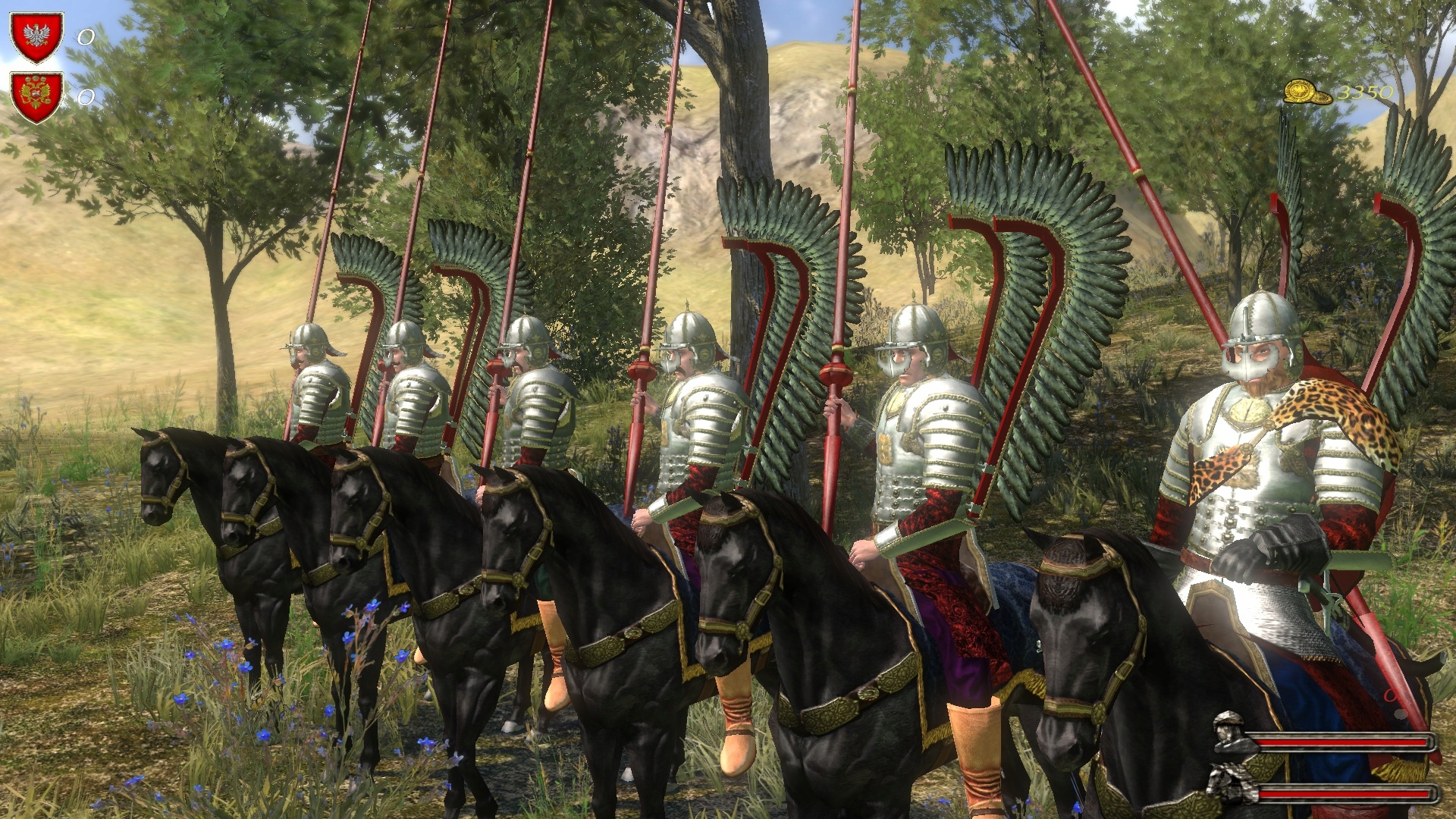Viewport: 1456px width, 819px height.
Task: Click the gold coins icon near the money counter
Action: point(1306,91)
